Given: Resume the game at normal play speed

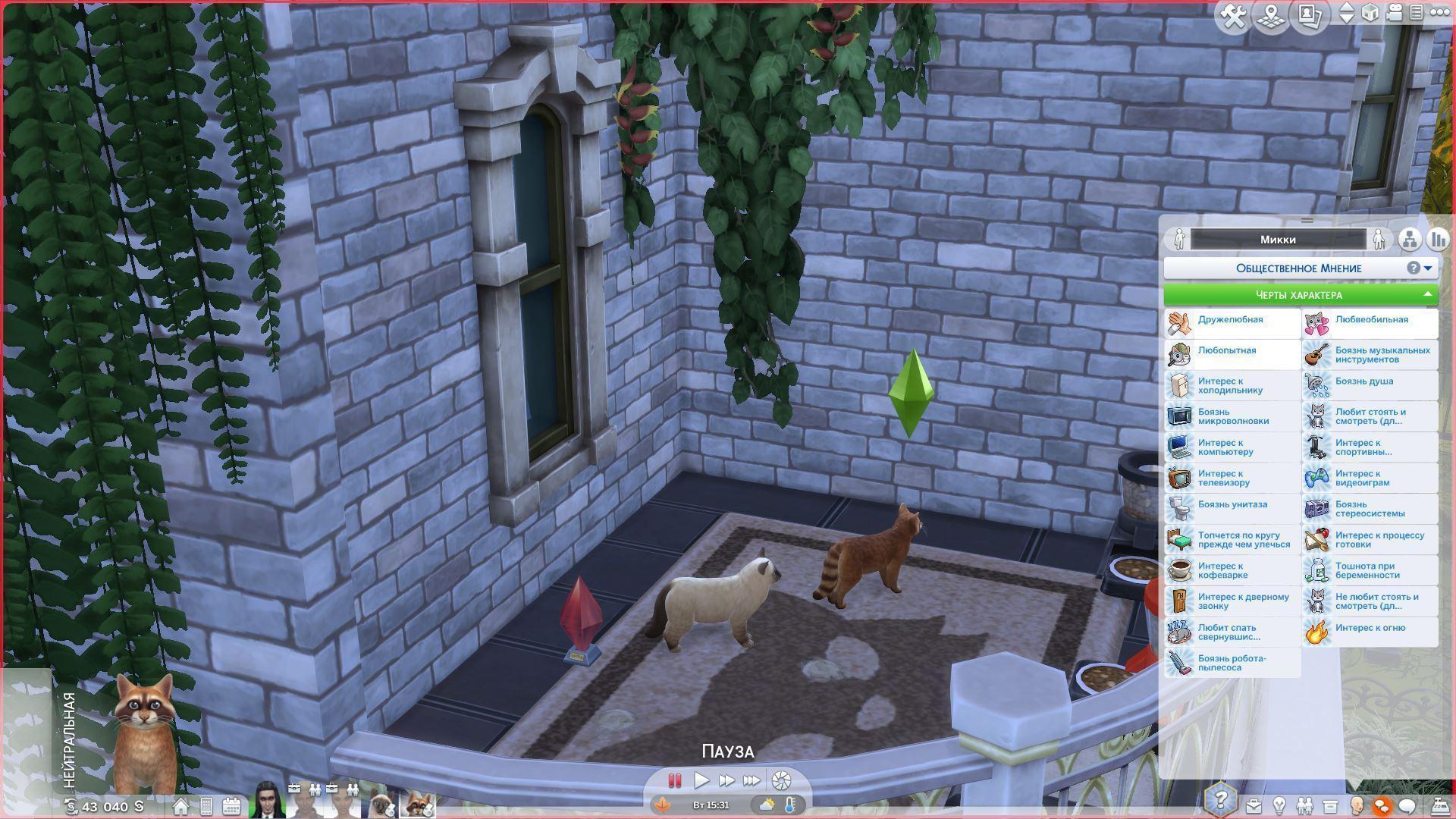Looking at the screenshot, I should click(x=701, y=780).
